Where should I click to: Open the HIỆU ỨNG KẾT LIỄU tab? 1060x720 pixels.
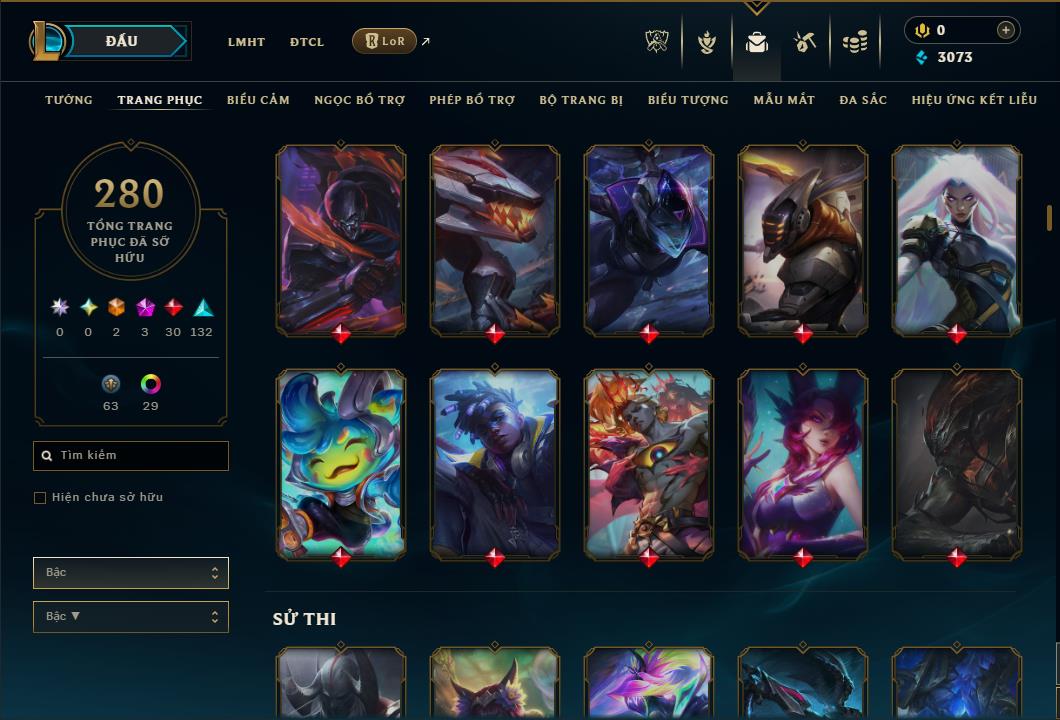point(974,100)
